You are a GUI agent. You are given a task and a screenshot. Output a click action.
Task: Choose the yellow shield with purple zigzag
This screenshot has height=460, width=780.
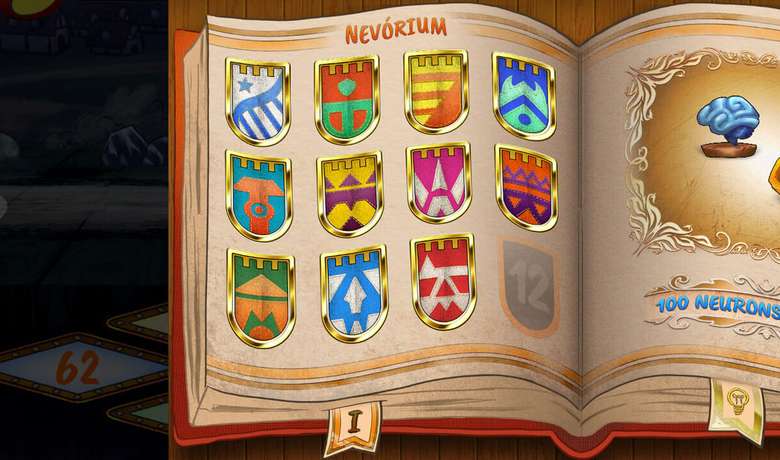pos(349,193)
